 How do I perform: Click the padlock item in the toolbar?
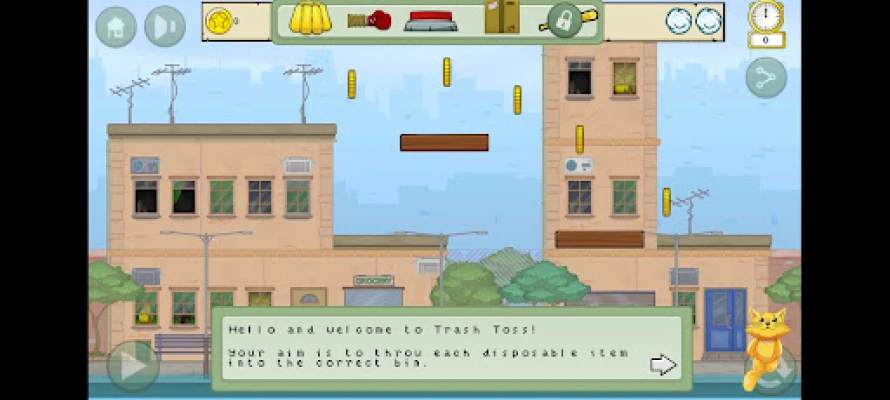click(x=565, y=20)
